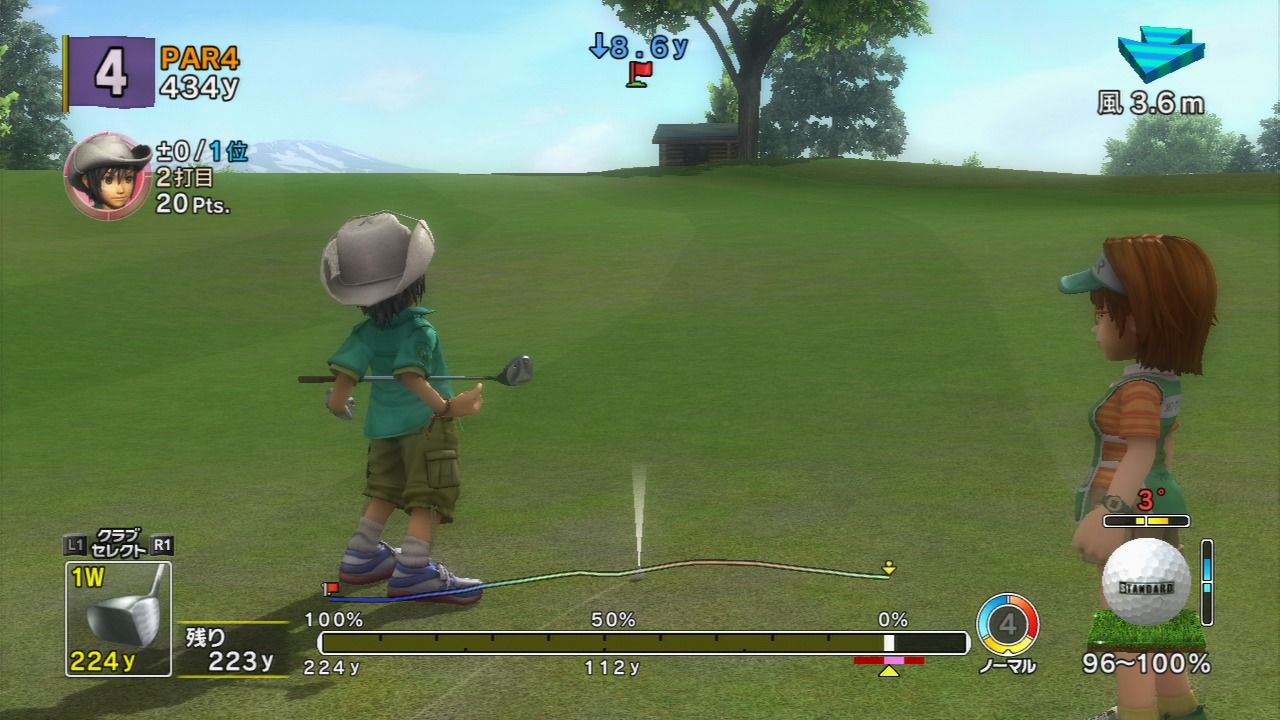The image size is (1280, 720).
Task: Select the 1W driver club box
Action: pos(118,619)
